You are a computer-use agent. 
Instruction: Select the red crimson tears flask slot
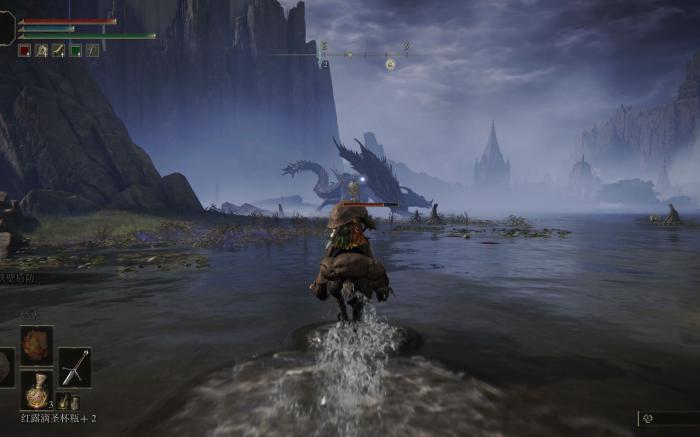coord(37,390)
